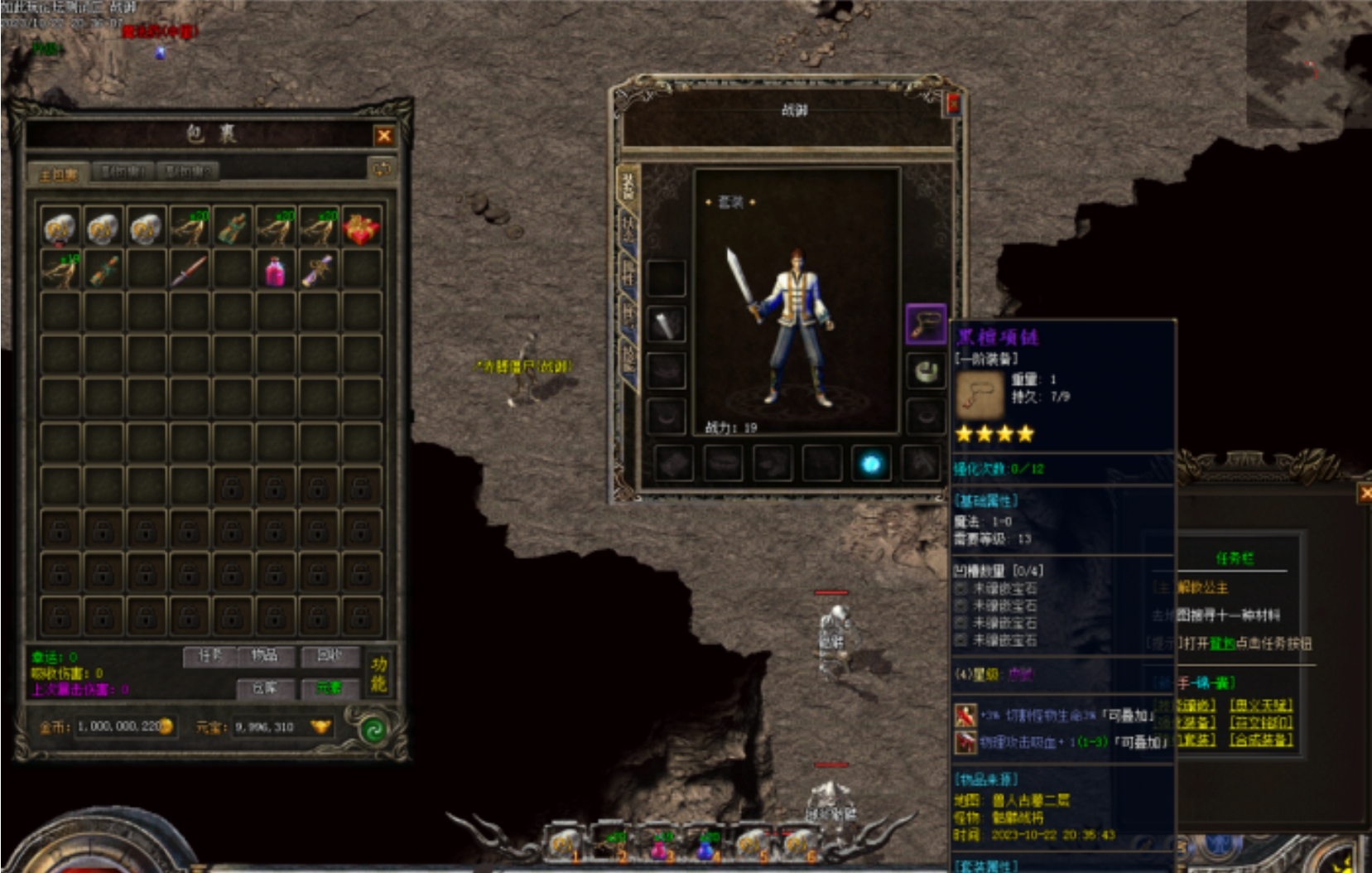
Task: Click the green 元素 button
Action: (329, 688)
